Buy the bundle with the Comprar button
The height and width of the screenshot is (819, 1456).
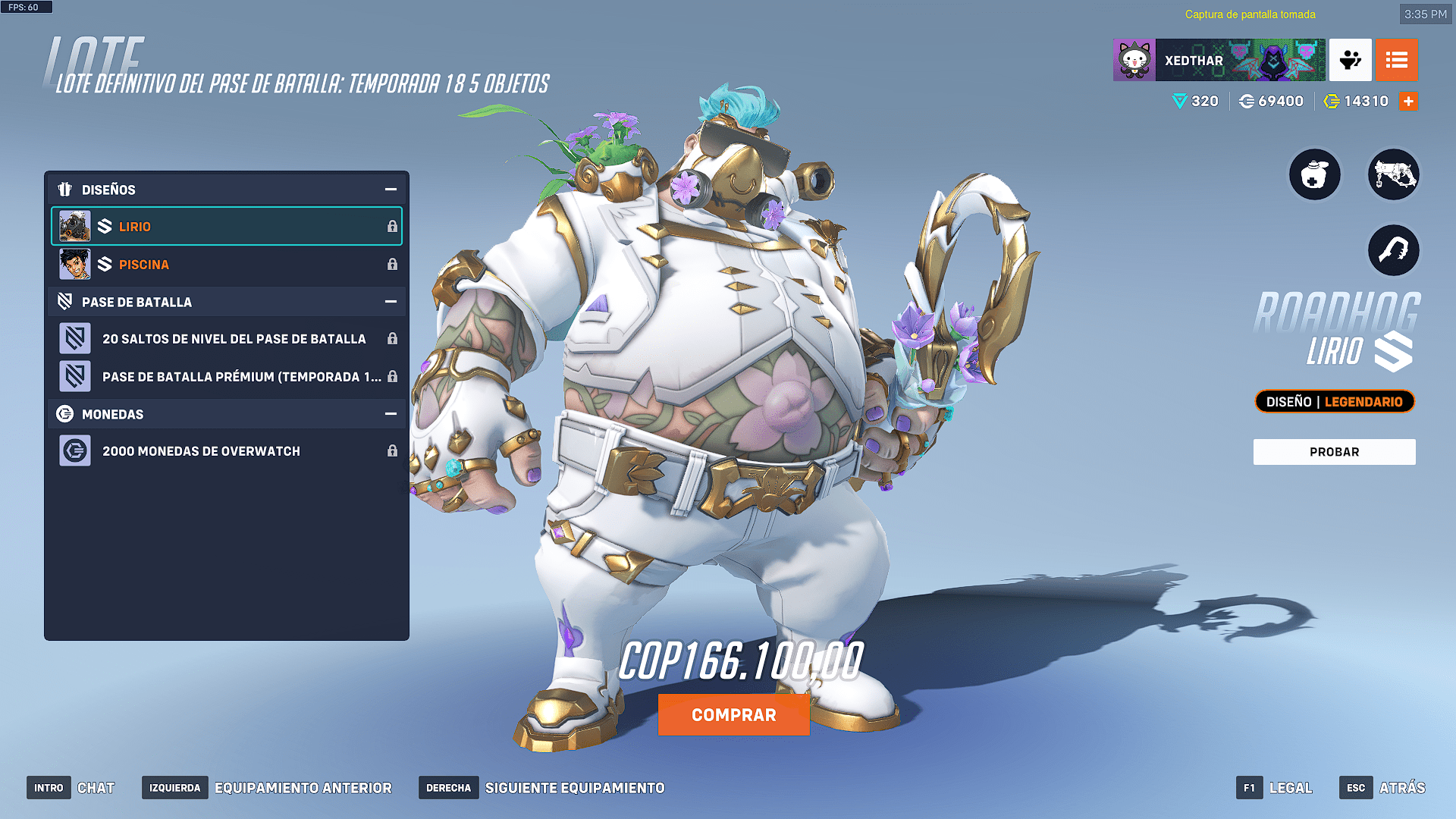(x=733, y=715)
